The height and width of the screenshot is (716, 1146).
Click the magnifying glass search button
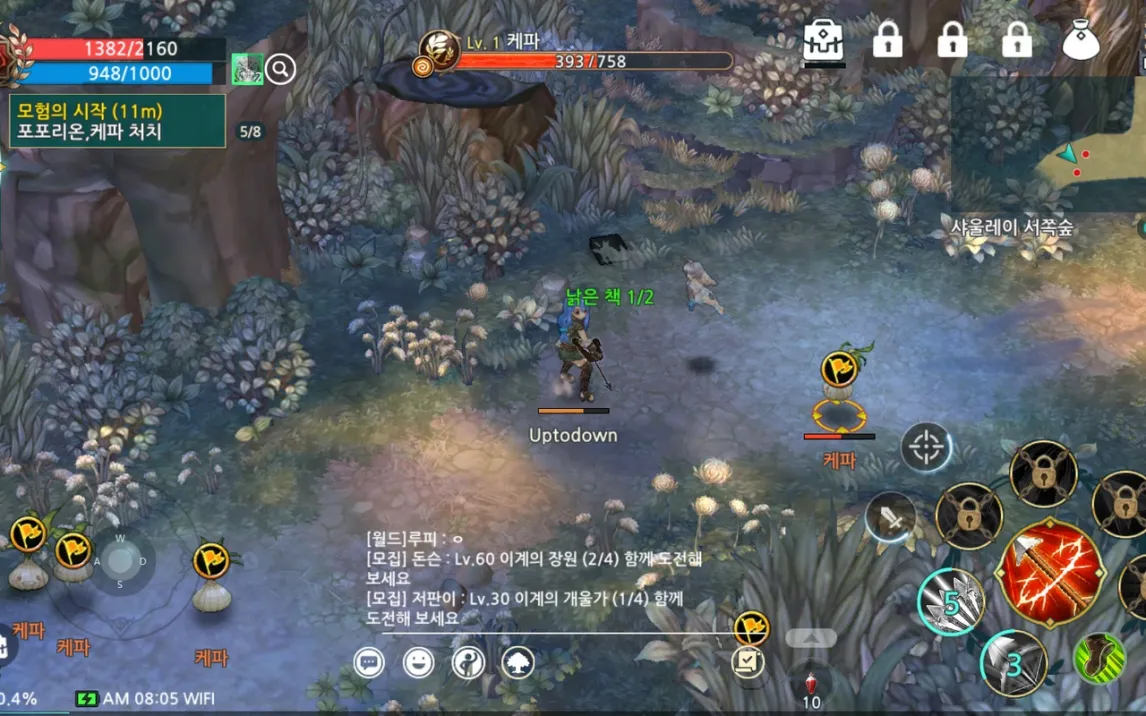pos(281,69)
